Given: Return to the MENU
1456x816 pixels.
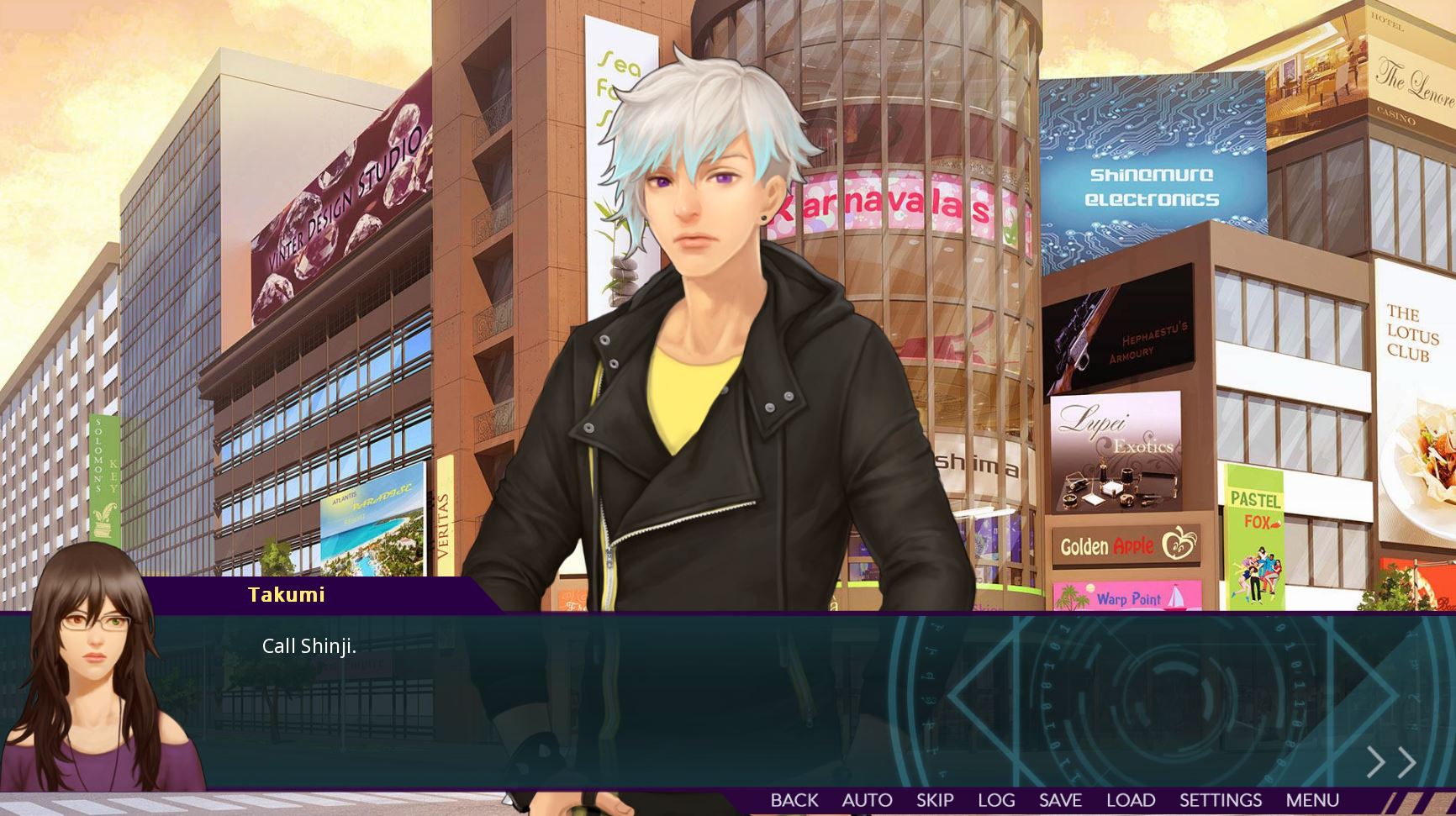Looking at the screenshot, I should point(1312,799).
